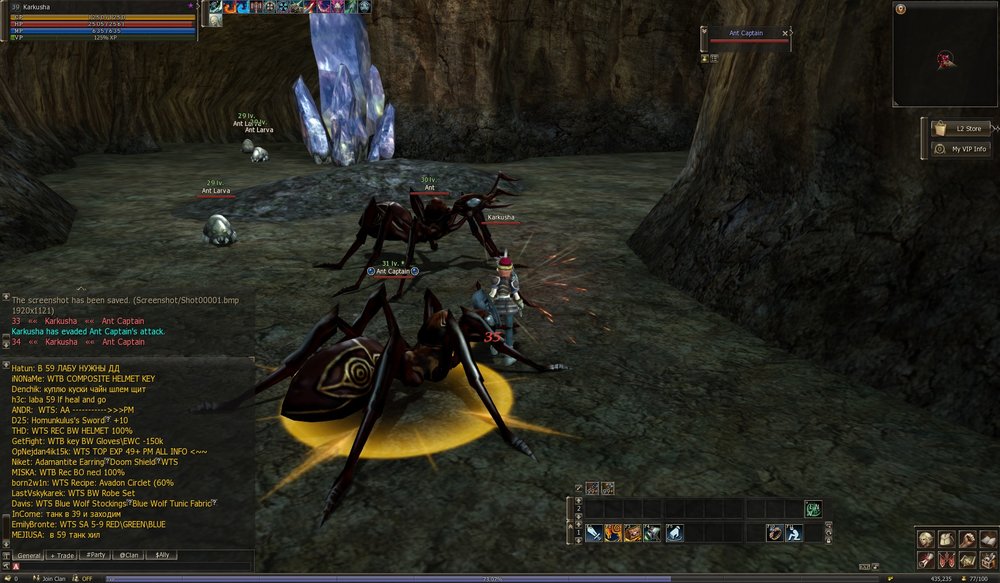Click the minimap radar
This screenshot has height=583, width=1000.
pos(944,56)
